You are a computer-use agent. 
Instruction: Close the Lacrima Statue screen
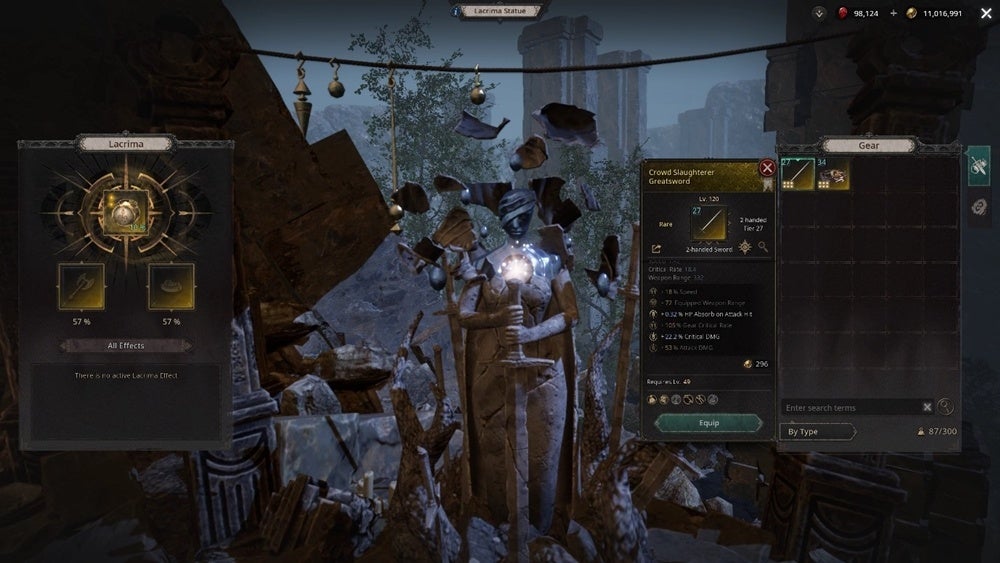tap(986, 13)
